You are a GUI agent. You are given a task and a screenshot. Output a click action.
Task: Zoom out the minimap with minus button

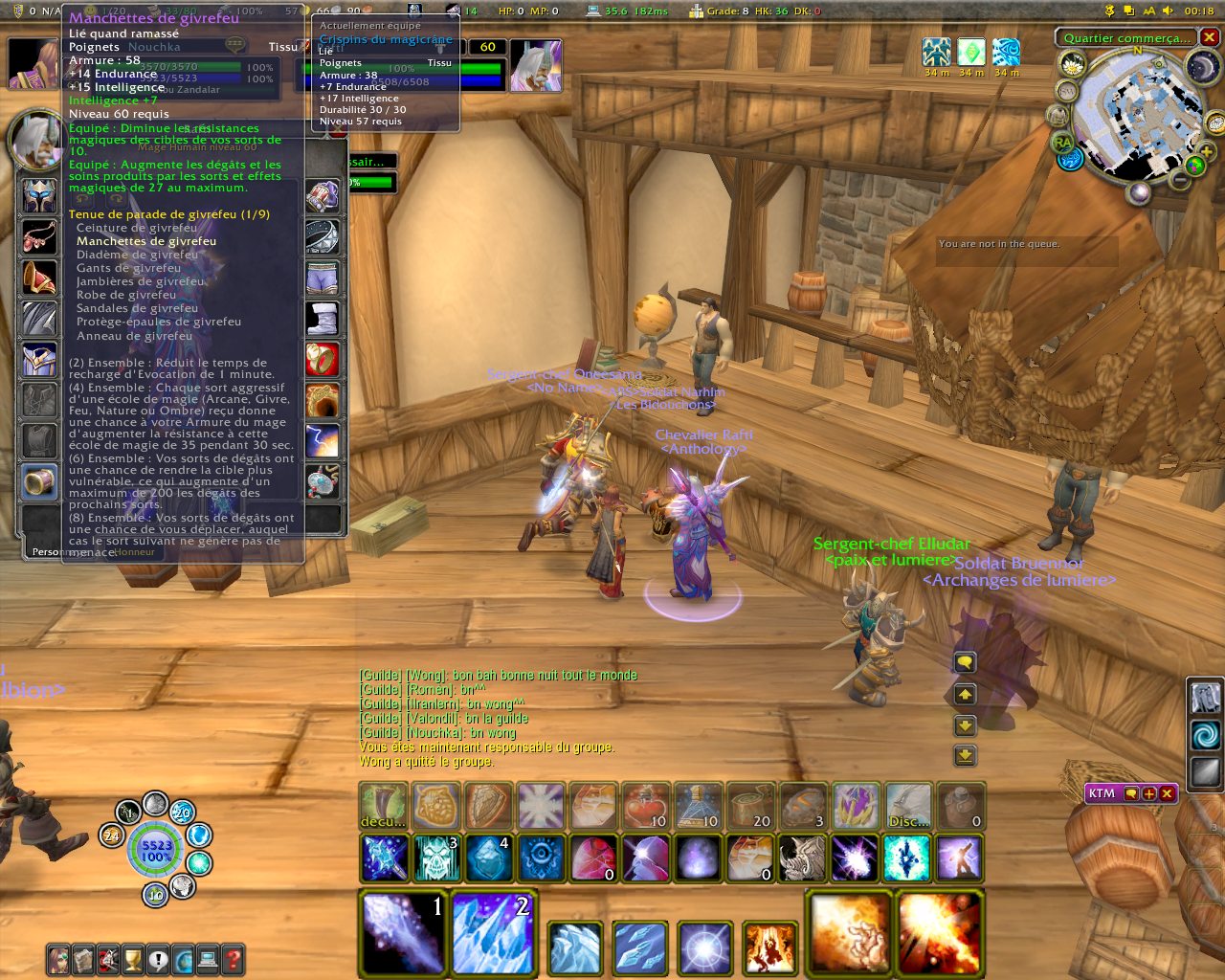(x=1181, y=179)
